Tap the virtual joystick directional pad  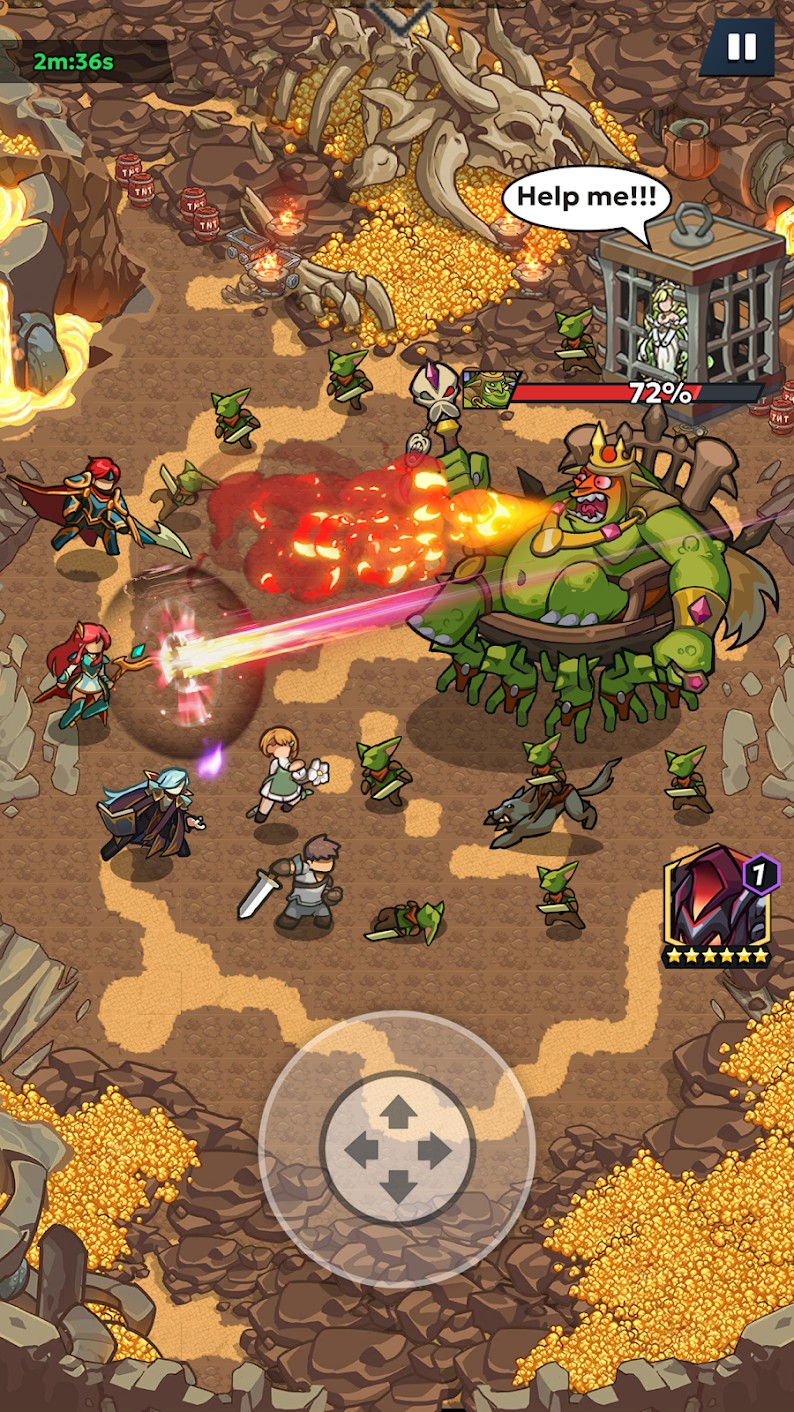pyautogui.click(x=397, y=1150)
